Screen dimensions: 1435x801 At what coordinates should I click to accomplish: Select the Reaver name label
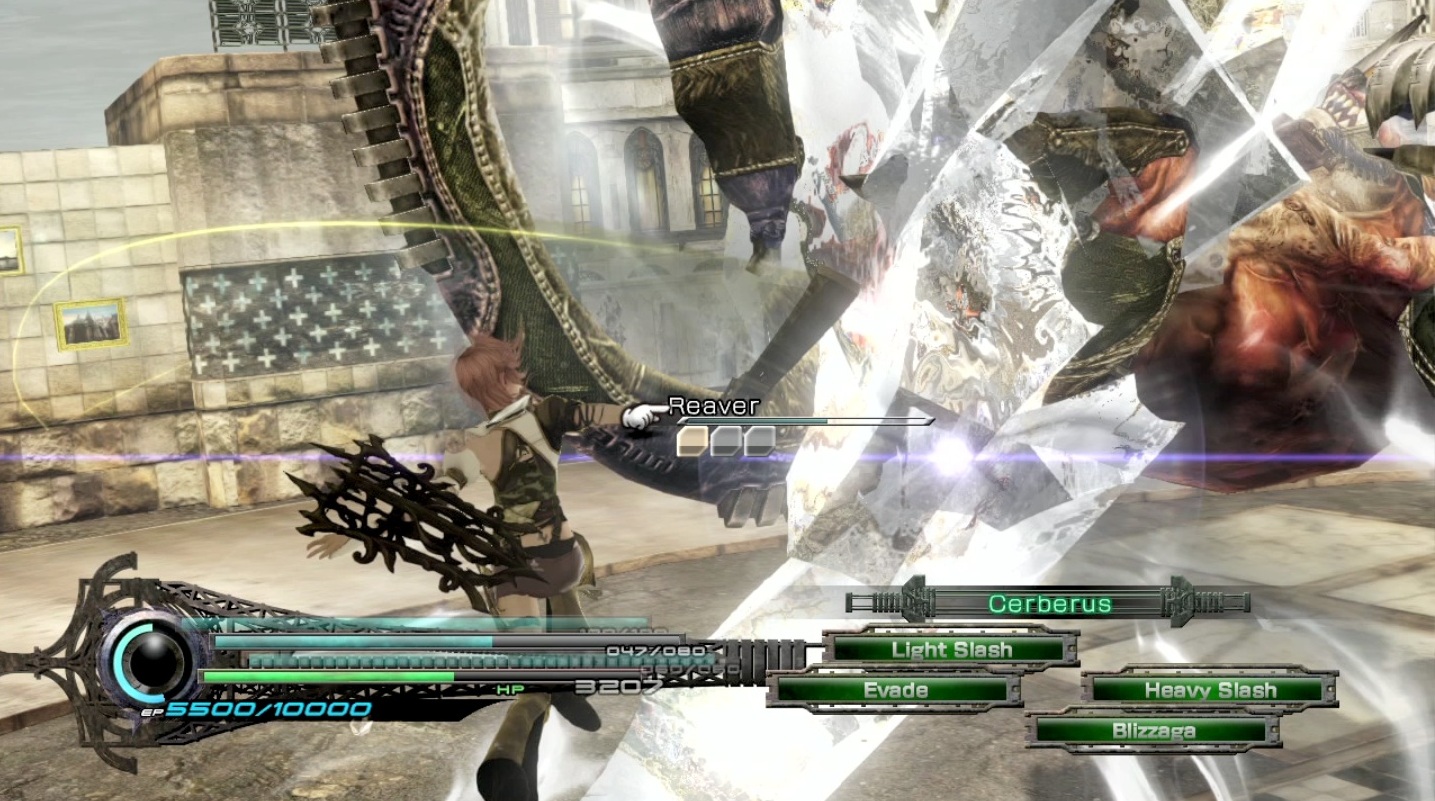tap(713, 405)
